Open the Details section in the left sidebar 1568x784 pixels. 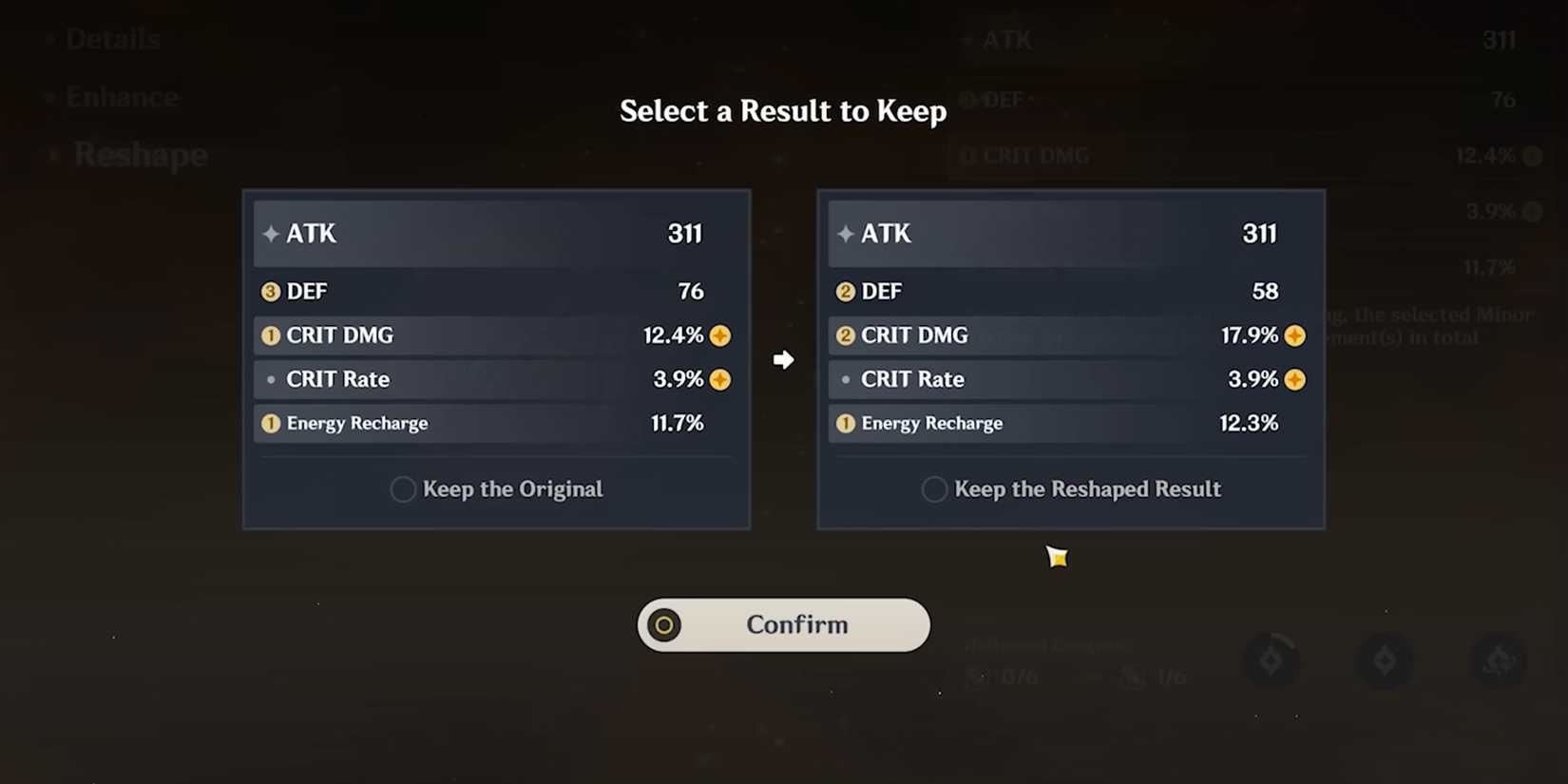click(112, 39)
